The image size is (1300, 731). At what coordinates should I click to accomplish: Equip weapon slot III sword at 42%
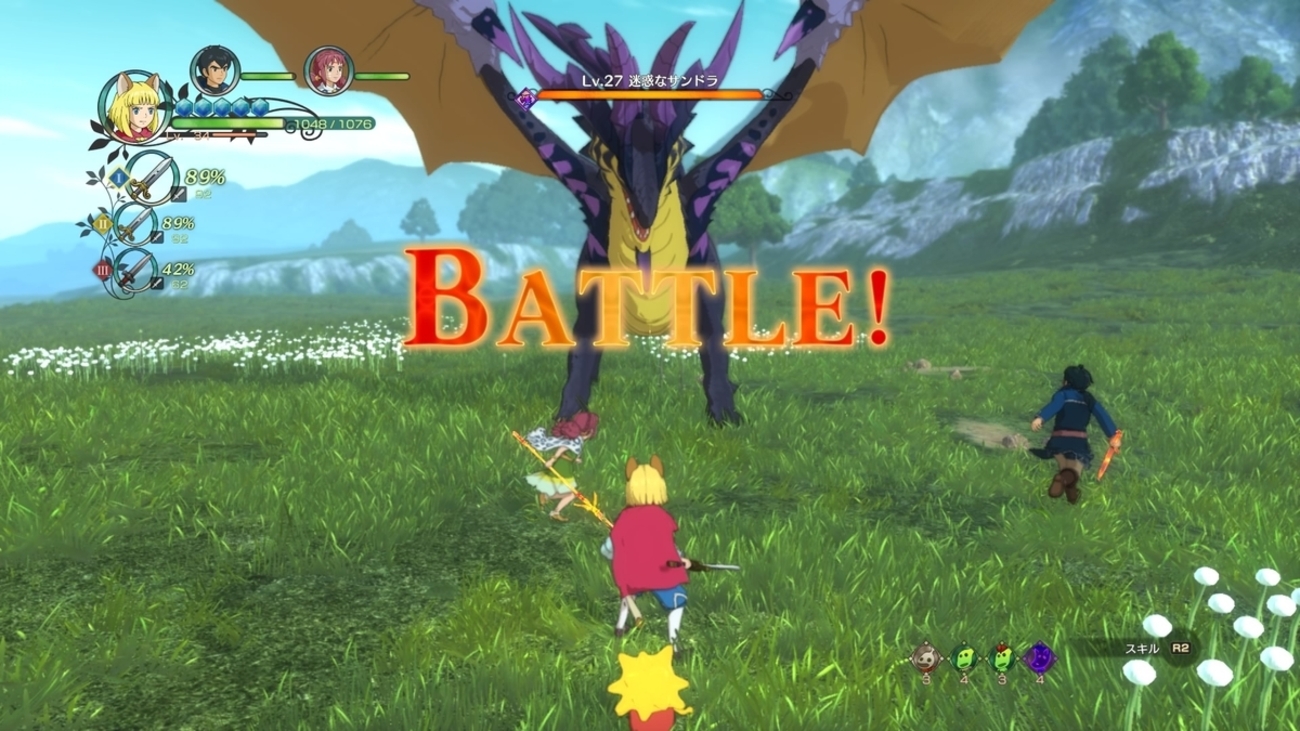137,270
